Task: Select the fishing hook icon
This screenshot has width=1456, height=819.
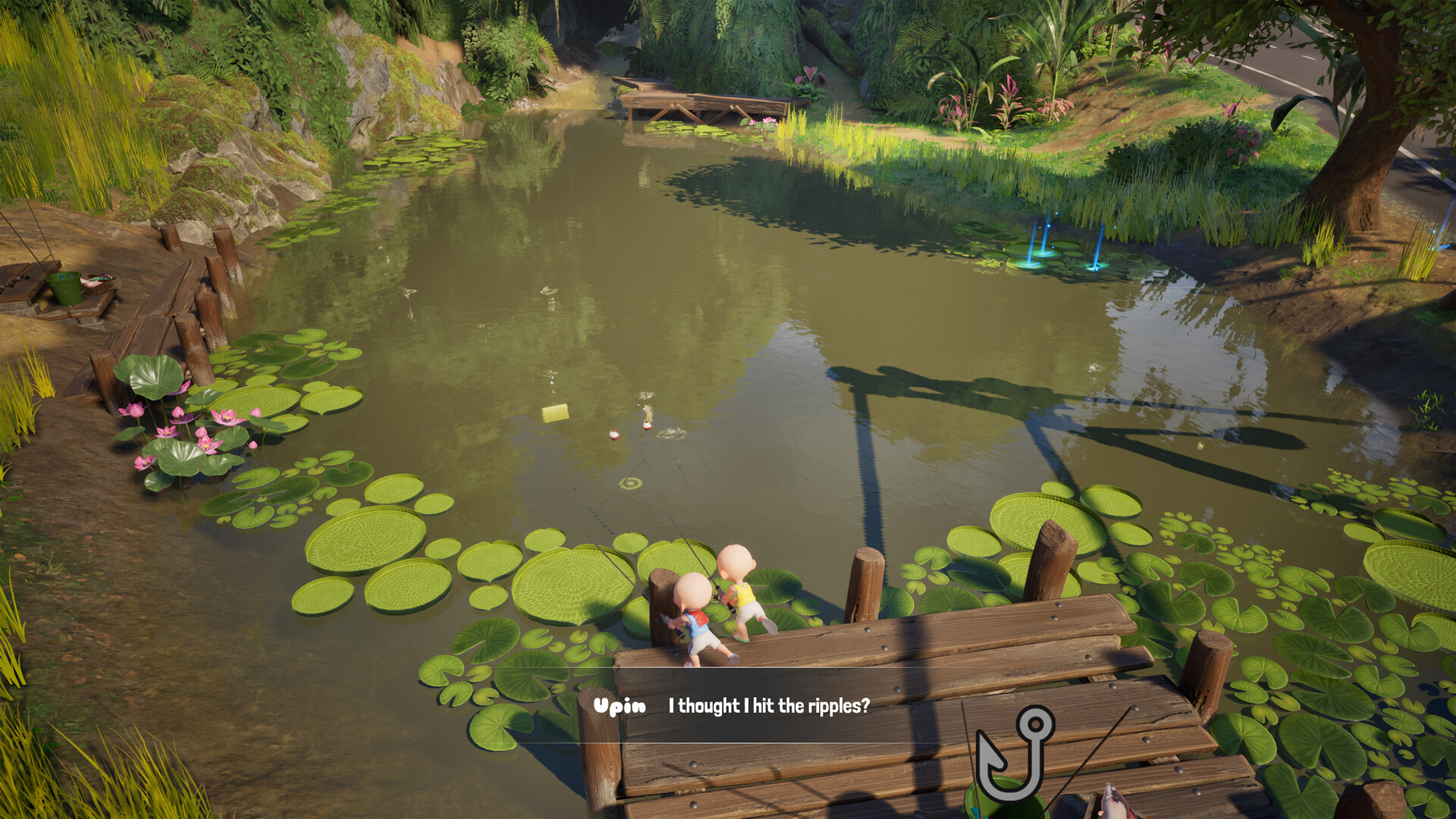Action: (x=1016, y=758)
